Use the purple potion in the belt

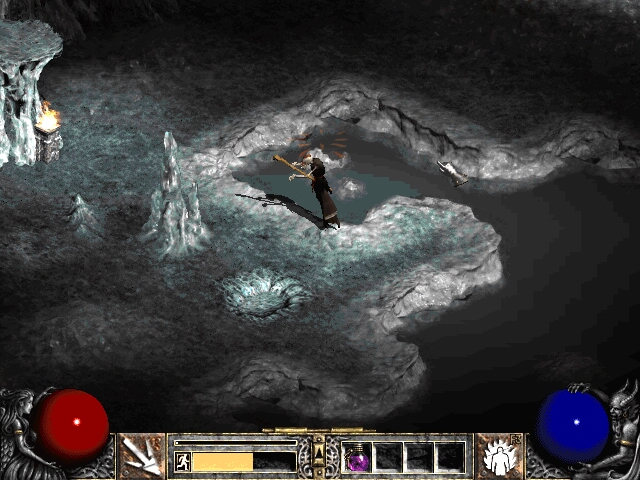[x=357, y=458]
